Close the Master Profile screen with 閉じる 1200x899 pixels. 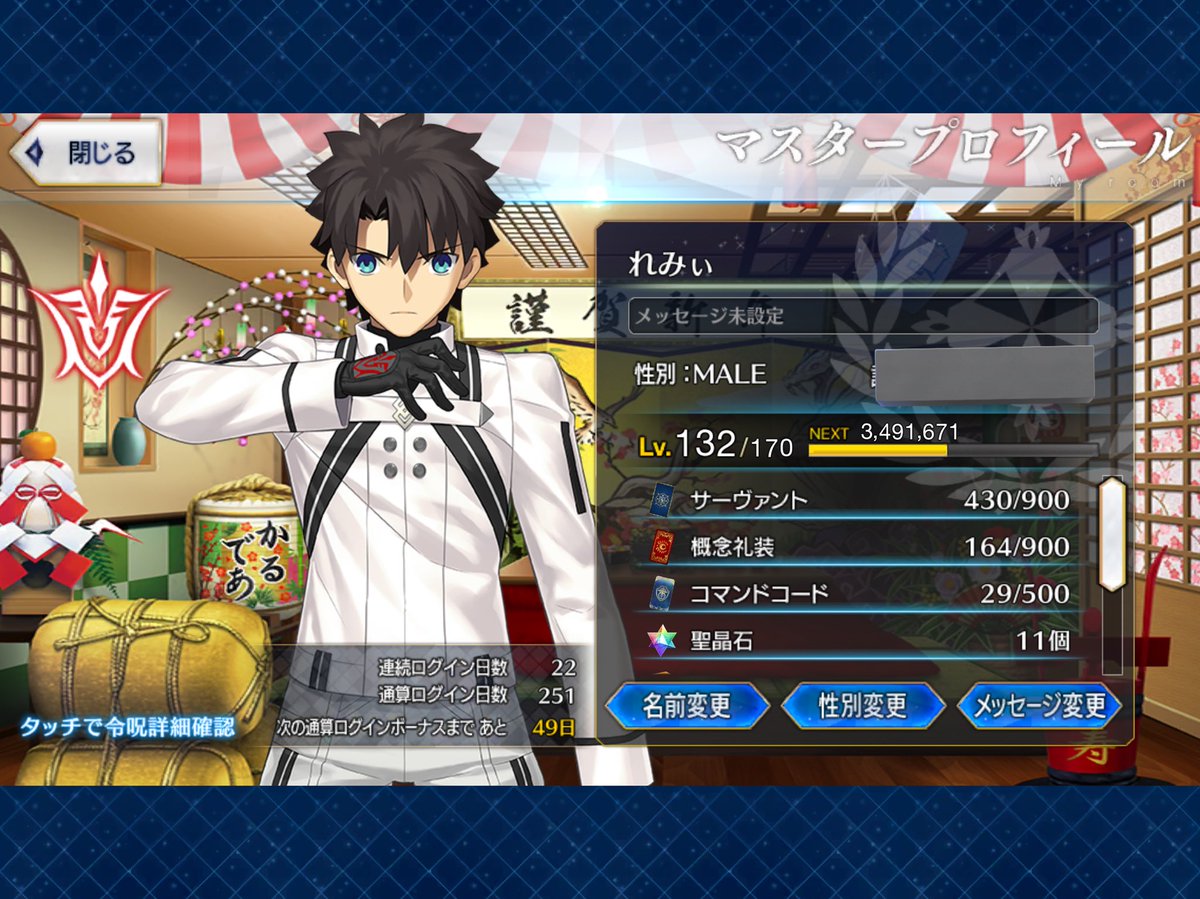(x=86, y=153)
